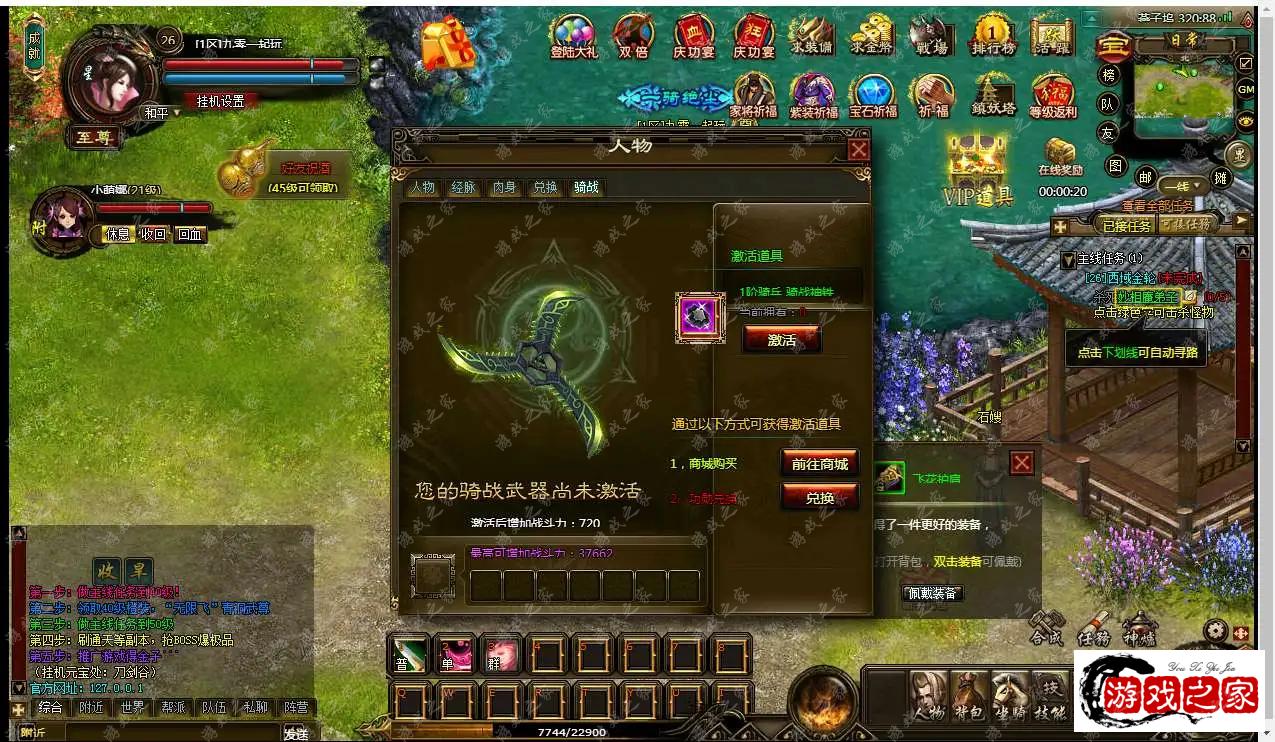Open the 背包 backpack
This screenshot has height=742, width=1275.
pyautogui.click(x=969, y=697)
